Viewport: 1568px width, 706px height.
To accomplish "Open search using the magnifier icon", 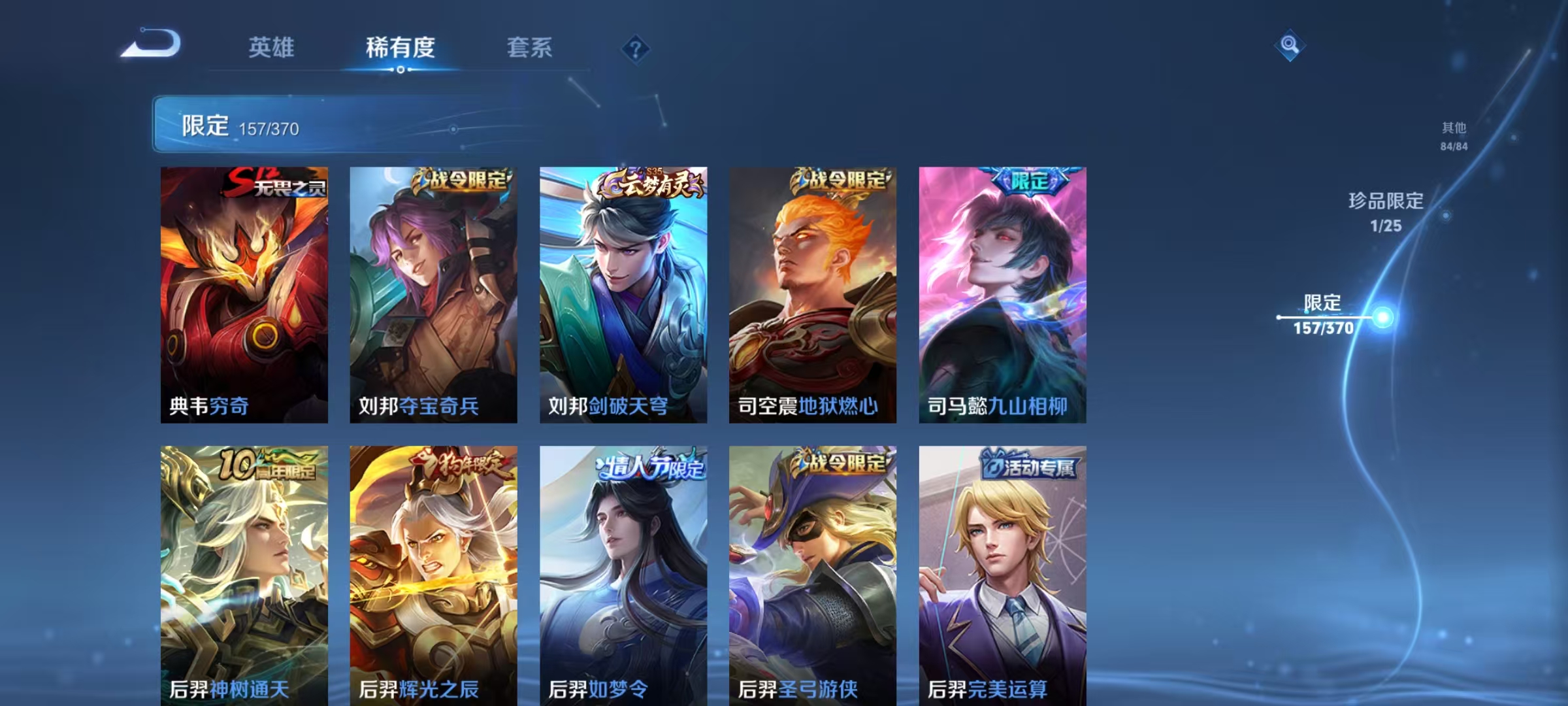I will [x=1290, y=44].
